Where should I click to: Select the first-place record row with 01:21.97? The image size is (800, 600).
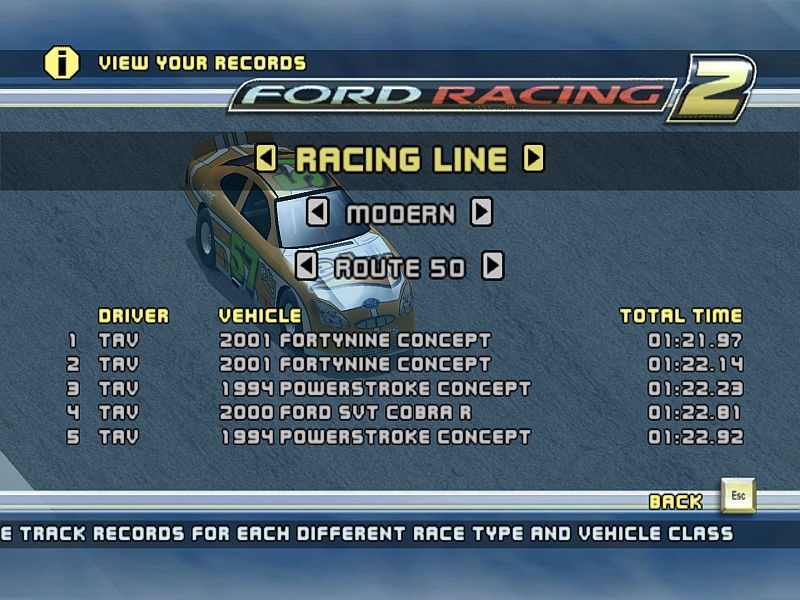coord(400,341)
